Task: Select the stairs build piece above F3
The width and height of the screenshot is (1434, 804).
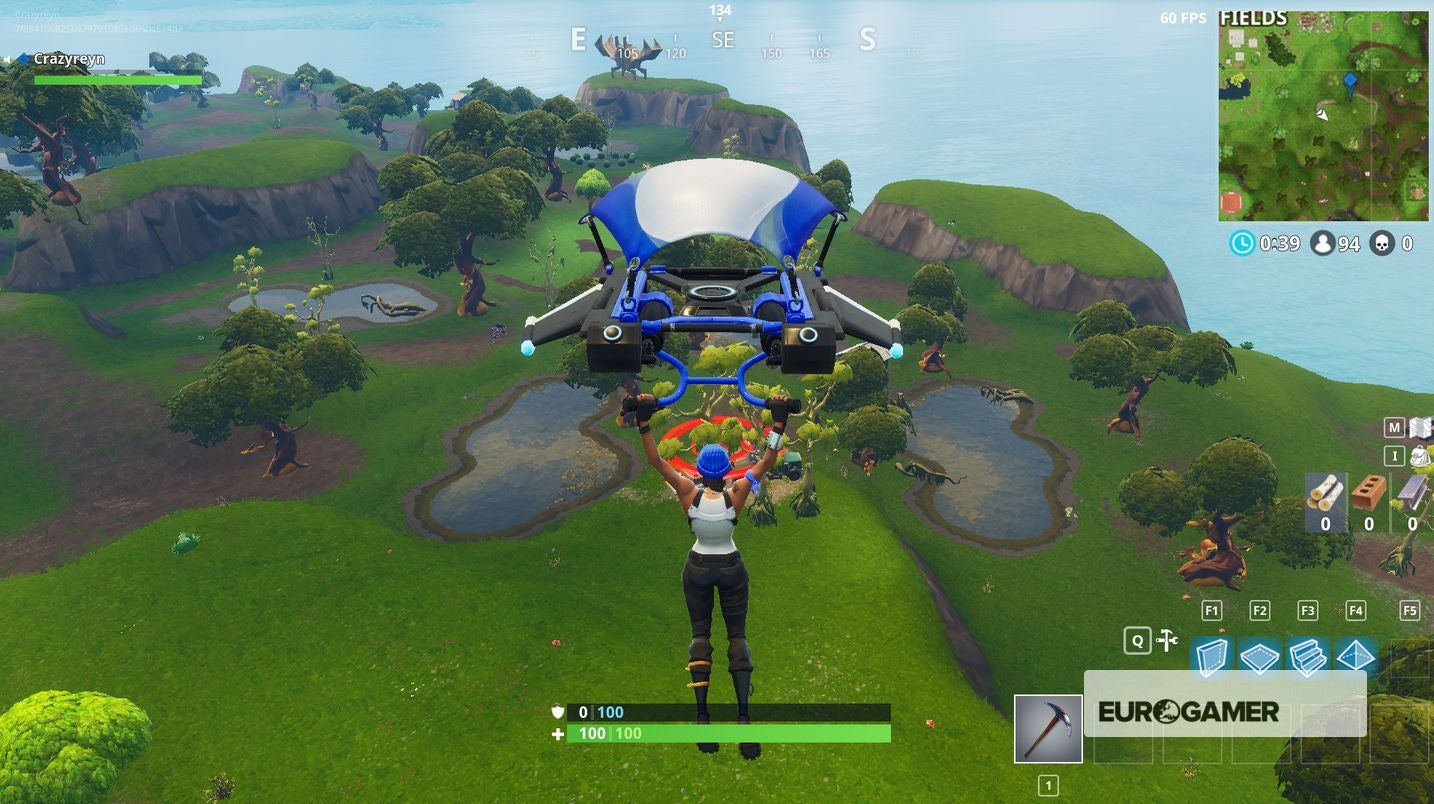Action: click(1308, 657)
